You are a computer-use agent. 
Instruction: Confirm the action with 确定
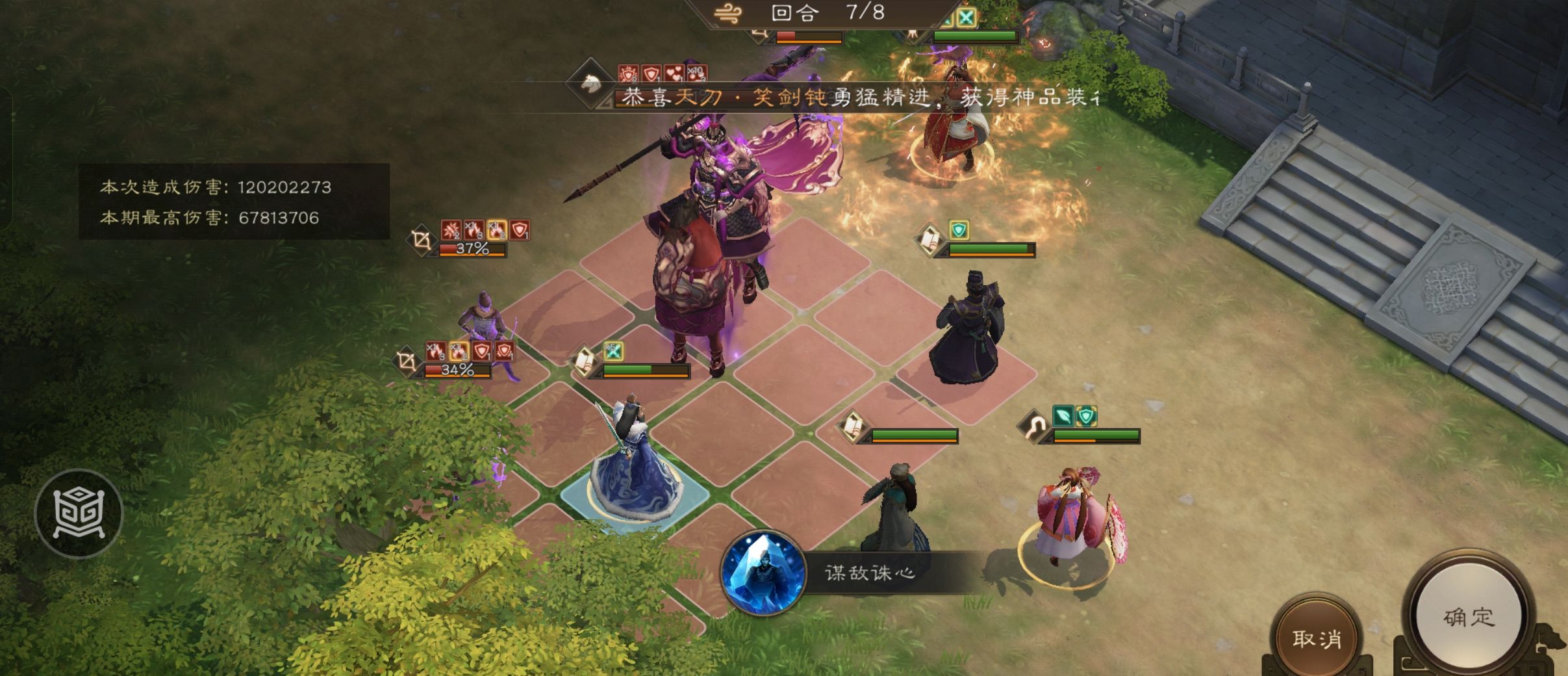1469,617
